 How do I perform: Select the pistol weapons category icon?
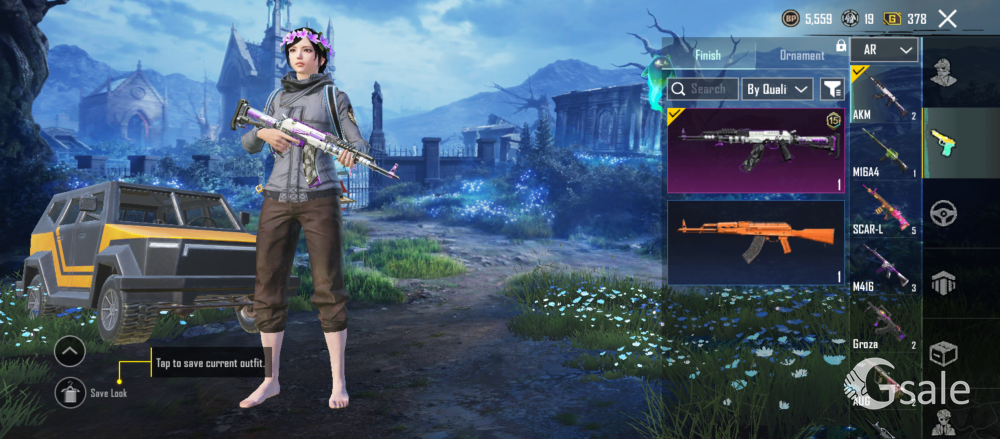(944, 142)
